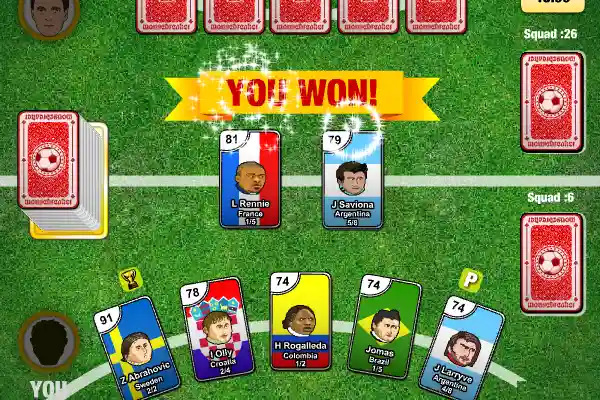This screenshot has width=600, height=400.
Task: Click the gold trophy icon
Action: (x=129, y=279)
